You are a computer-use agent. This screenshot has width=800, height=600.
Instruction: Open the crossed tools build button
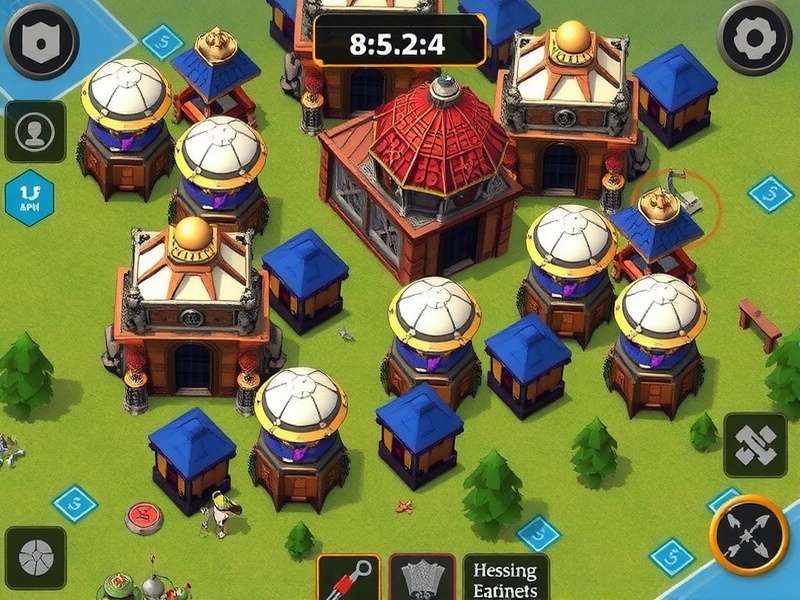(755, 446)
